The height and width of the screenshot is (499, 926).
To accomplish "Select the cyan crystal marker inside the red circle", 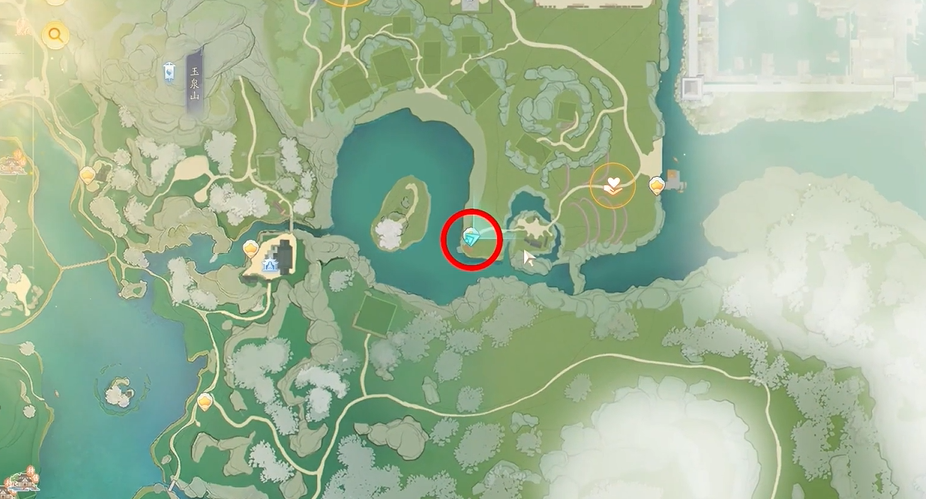I will click(x=471, y=236).
